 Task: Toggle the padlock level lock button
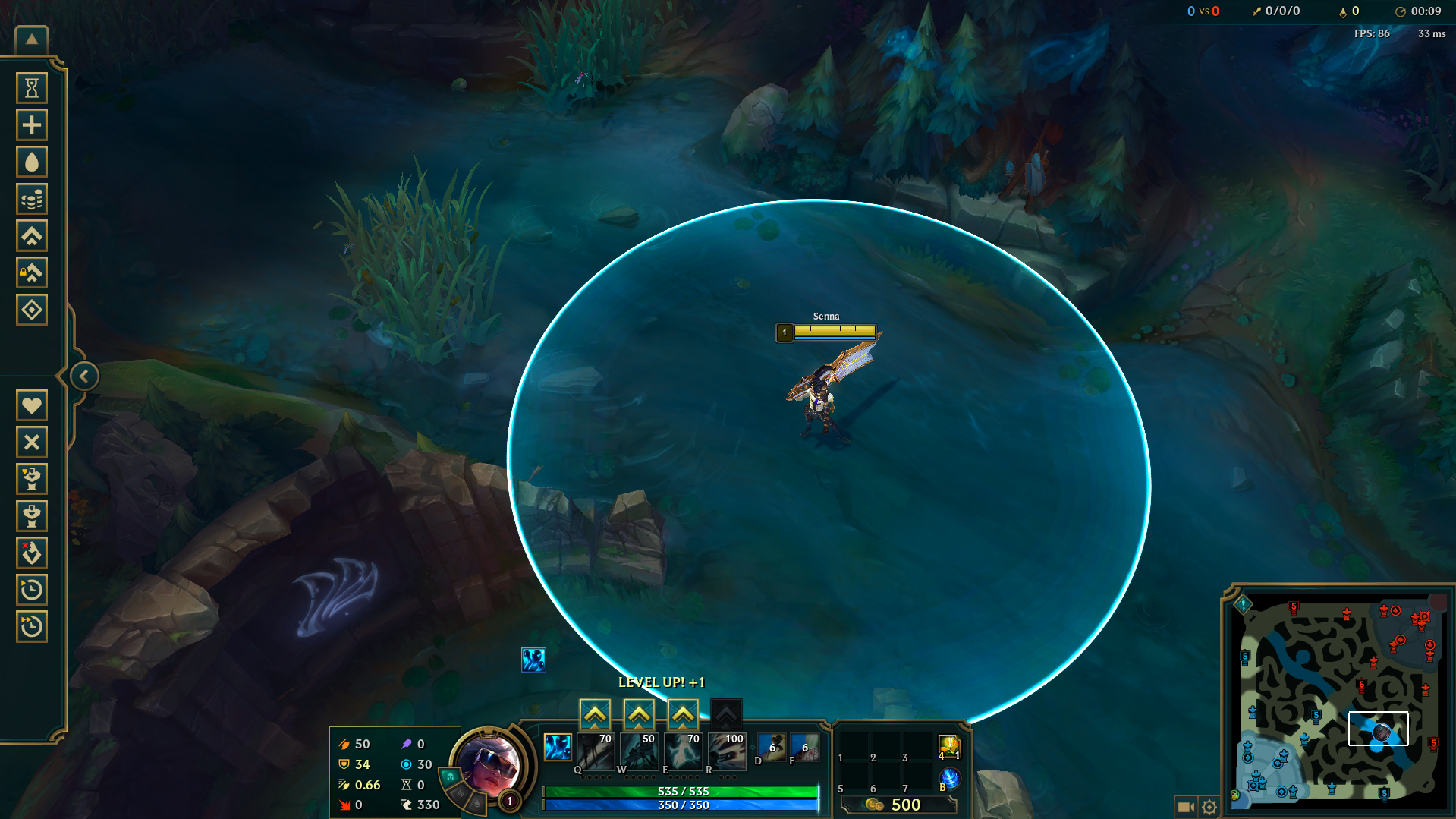click(x=32, y=272)
